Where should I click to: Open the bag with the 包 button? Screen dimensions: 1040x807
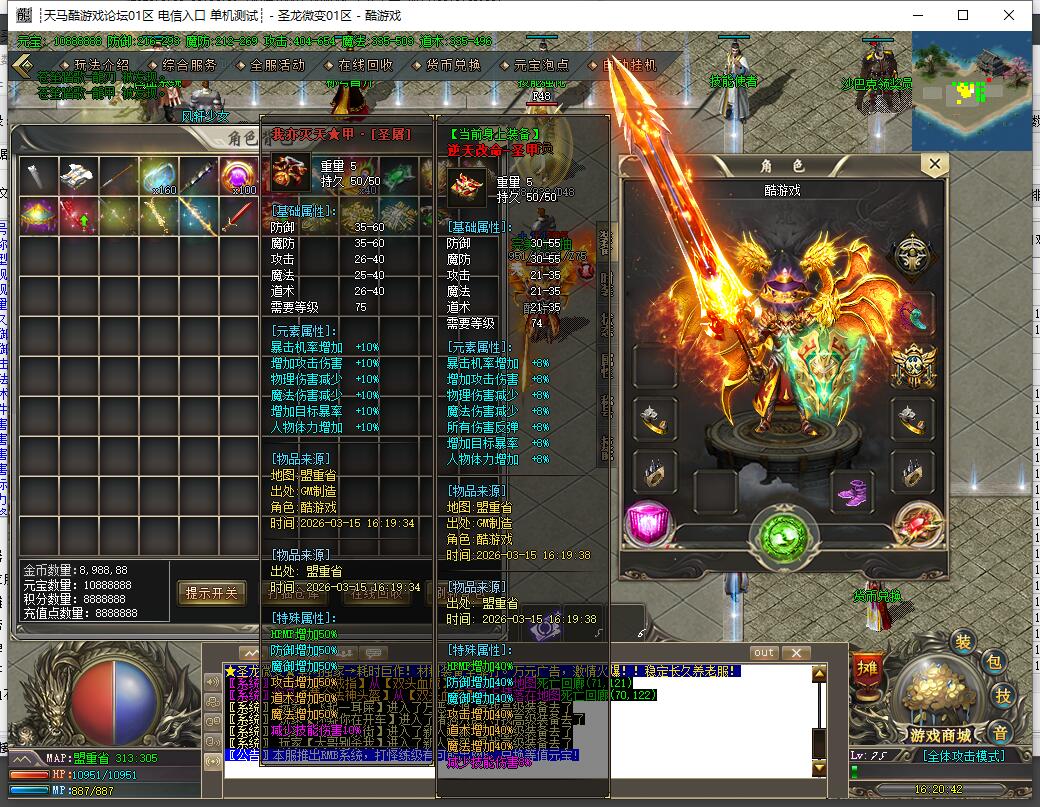[993, 661]
